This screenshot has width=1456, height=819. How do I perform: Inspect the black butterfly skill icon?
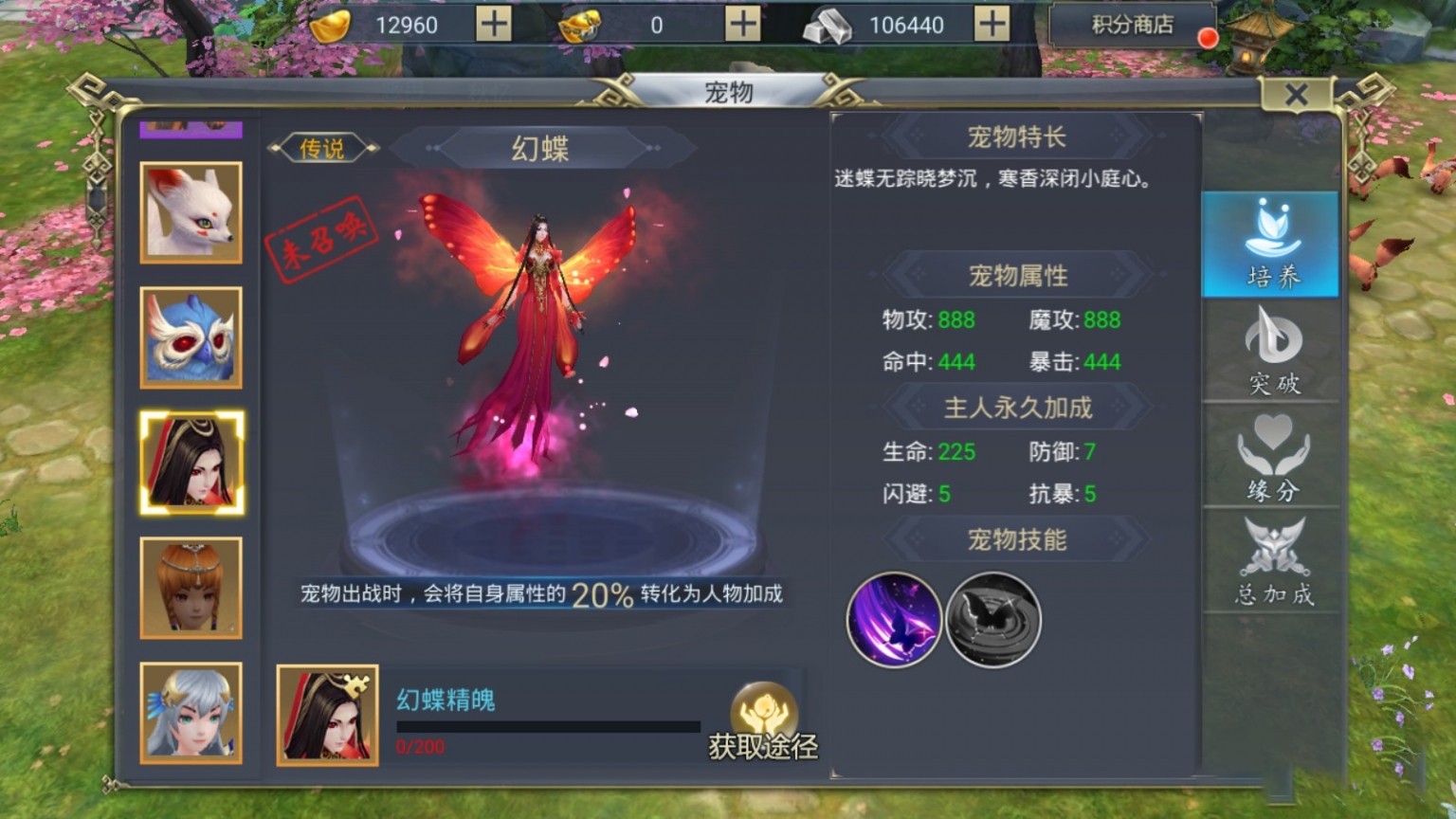pyautogui.click(x=992, y=618)
